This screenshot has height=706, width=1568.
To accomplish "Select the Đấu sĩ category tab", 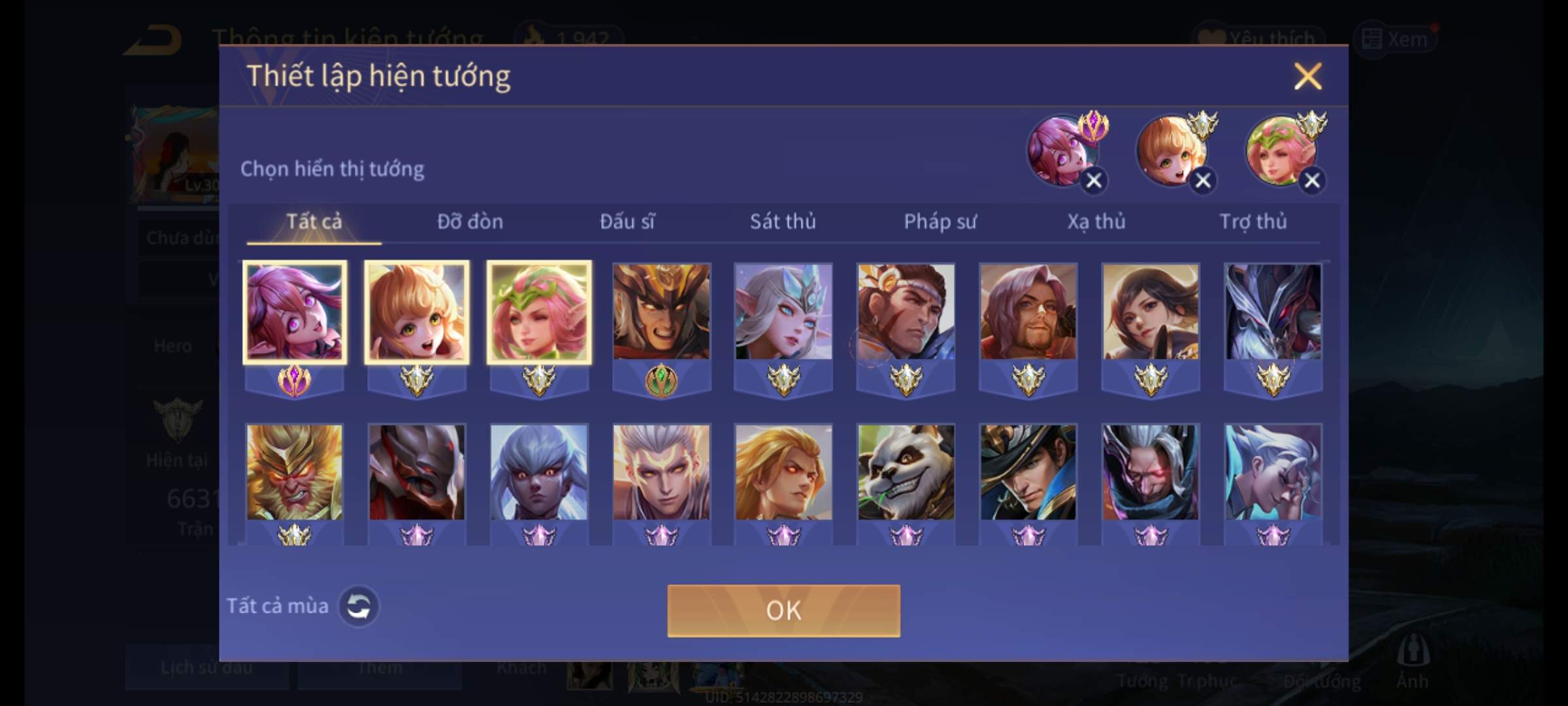I will (627, 222).
